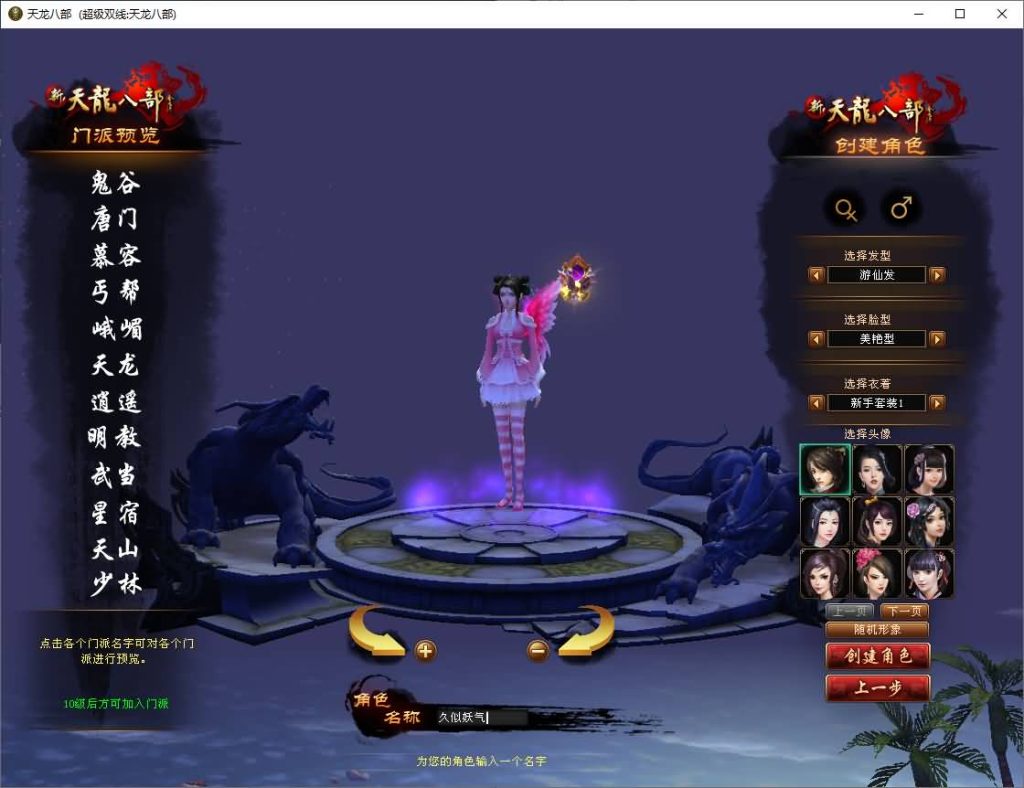Screen dimensions: 1024x788
Task: Minimize the game window
Action: click(917, 14)
